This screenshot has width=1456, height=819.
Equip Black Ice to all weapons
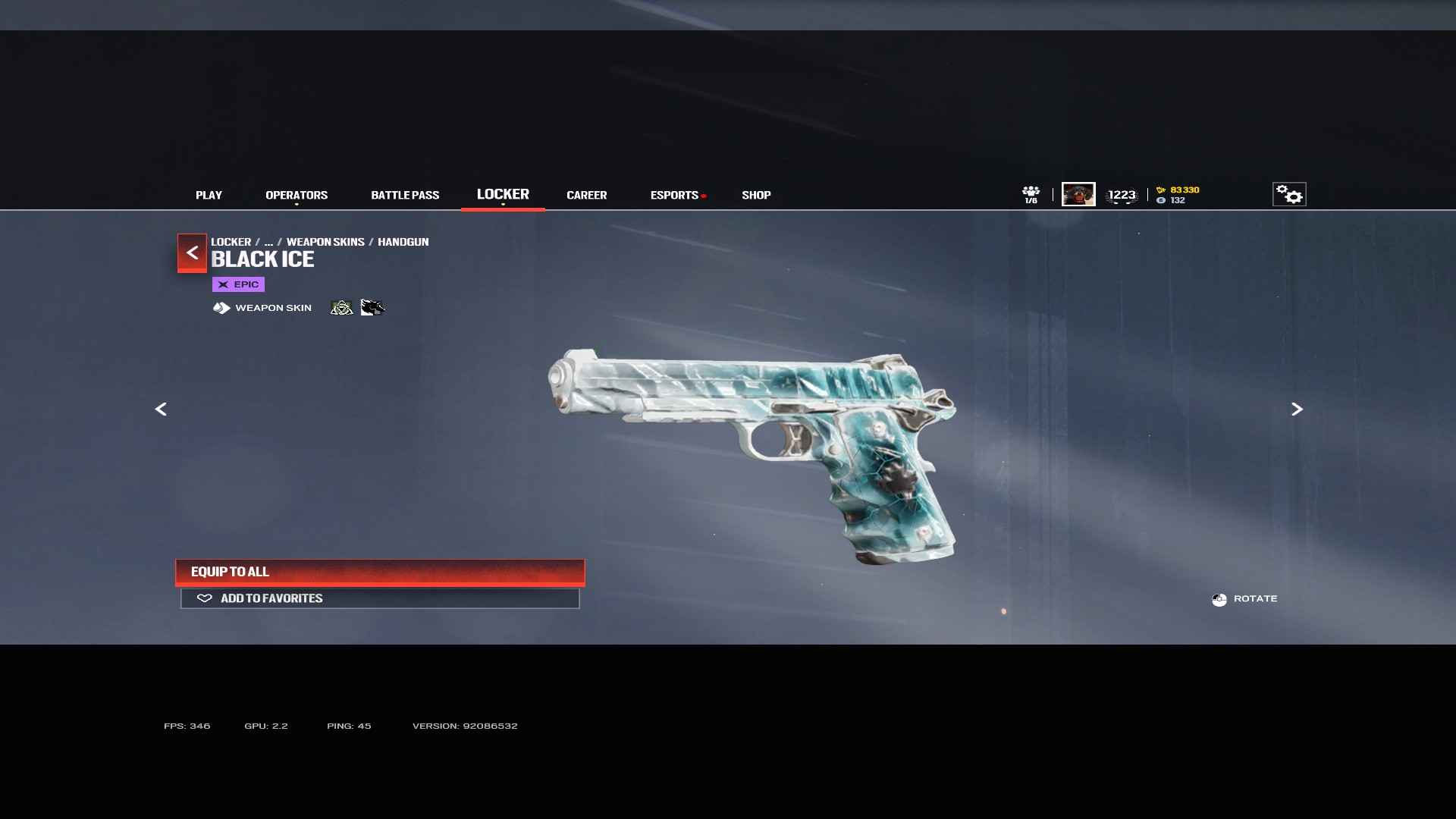coord(380,572)
